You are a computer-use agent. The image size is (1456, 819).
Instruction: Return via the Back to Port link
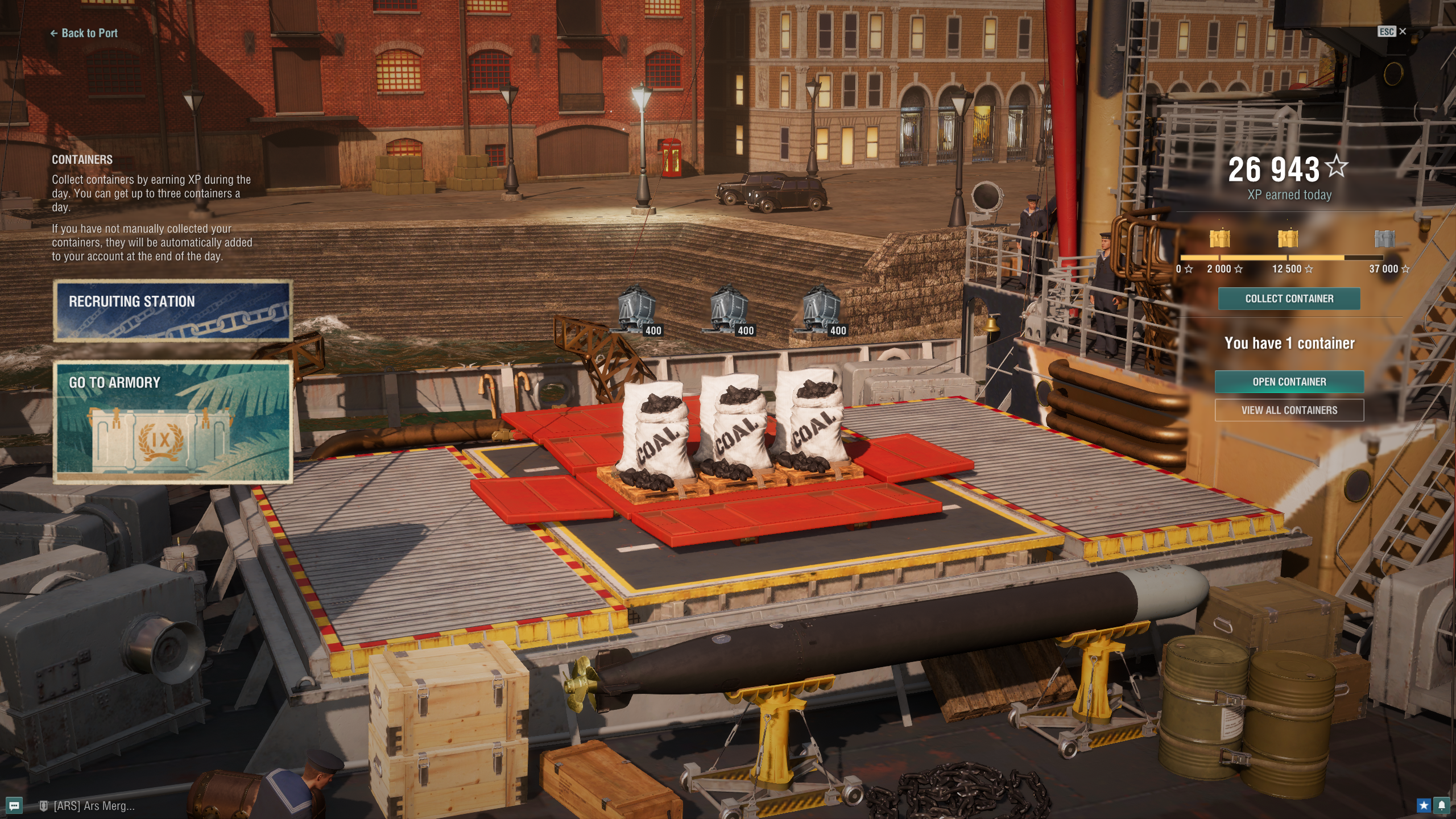84,33
